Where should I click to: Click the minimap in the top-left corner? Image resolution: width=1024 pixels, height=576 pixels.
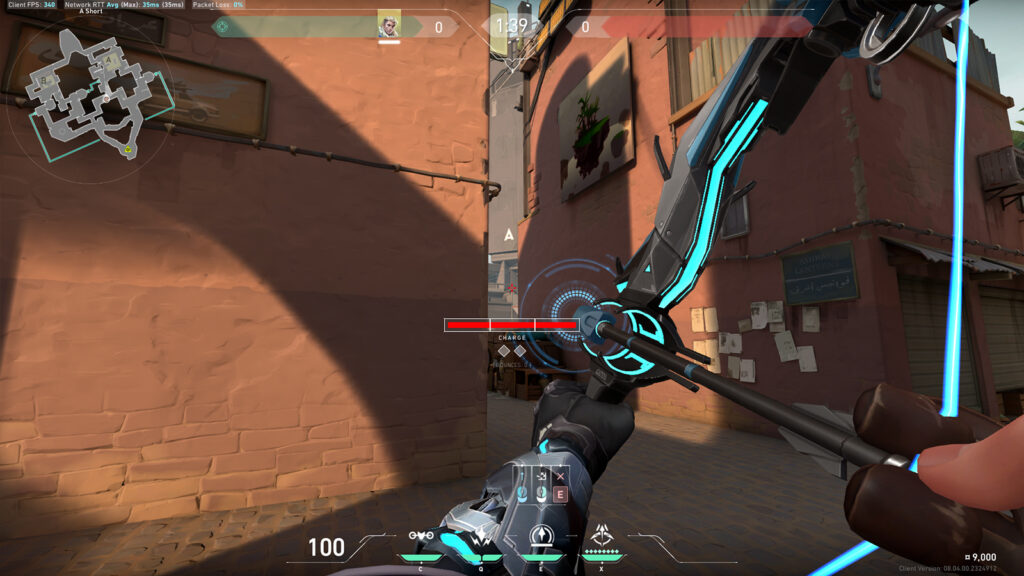pos(88,92)
